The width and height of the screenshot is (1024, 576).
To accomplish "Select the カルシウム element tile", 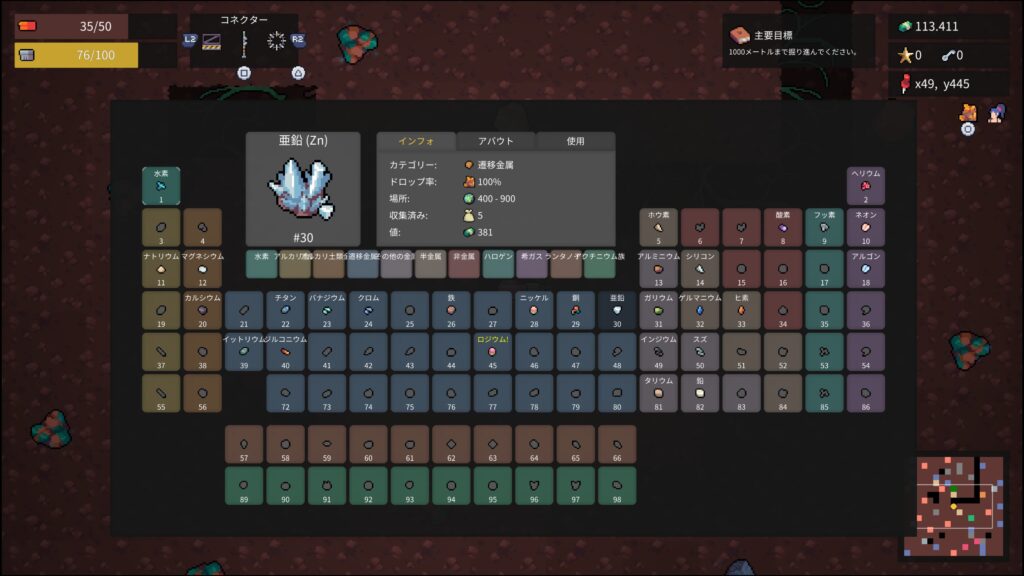I will click(x=202, y=311).
